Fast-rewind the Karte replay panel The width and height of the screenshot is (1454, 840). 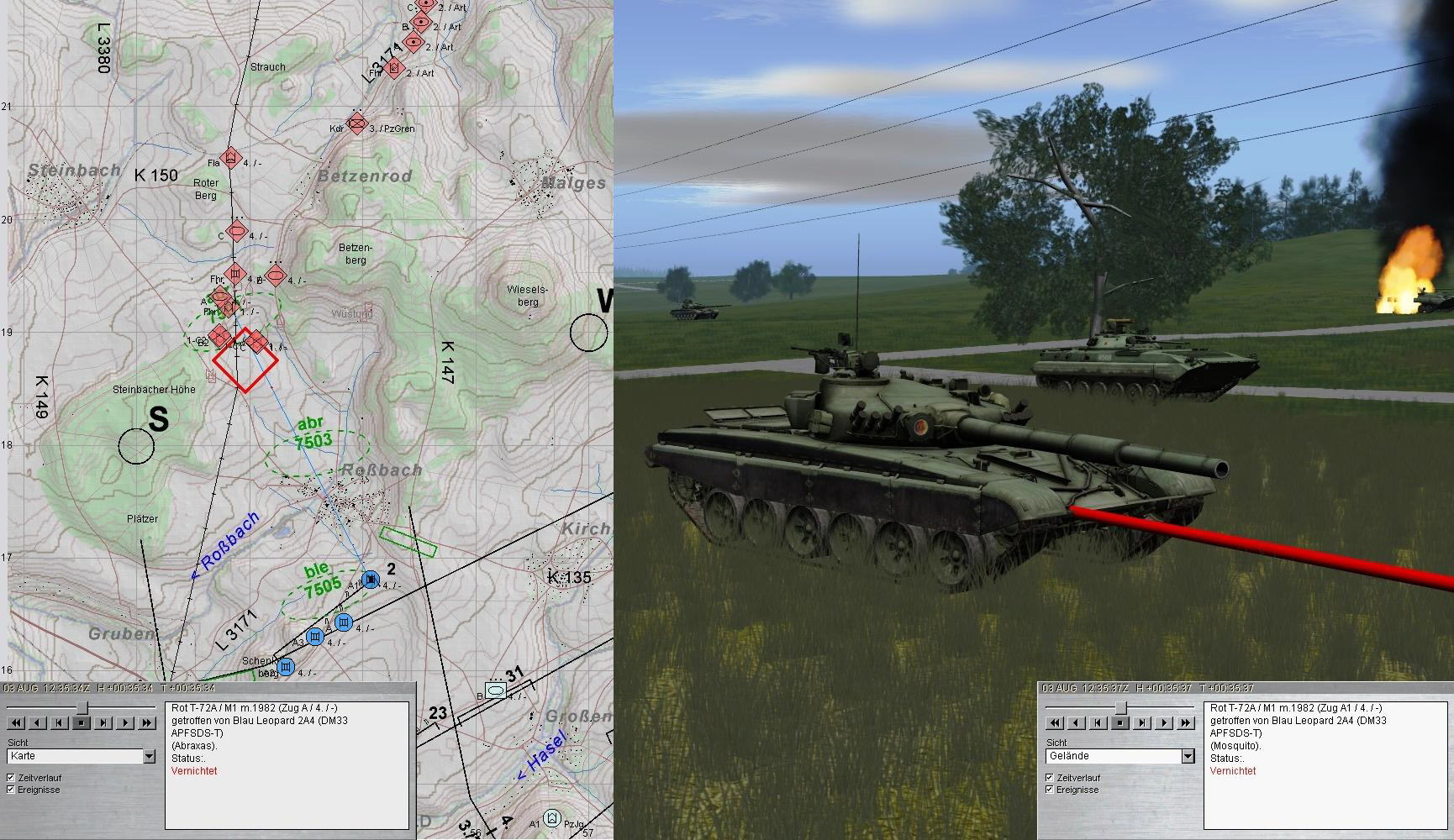tap(16, 722)
